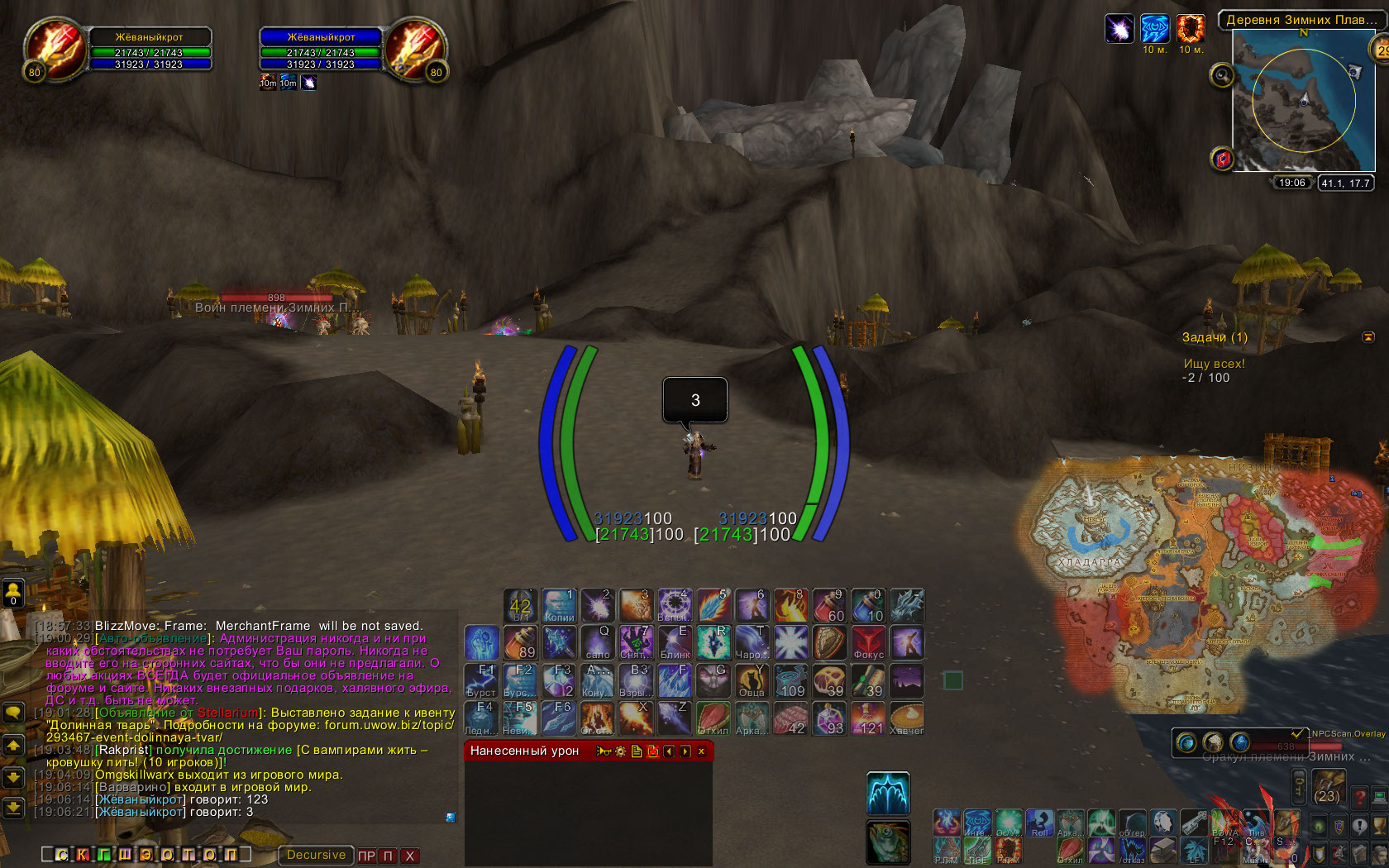Trigger the Бурст macro on F1
1389x868 pixels.
click(x=481, y=680)
